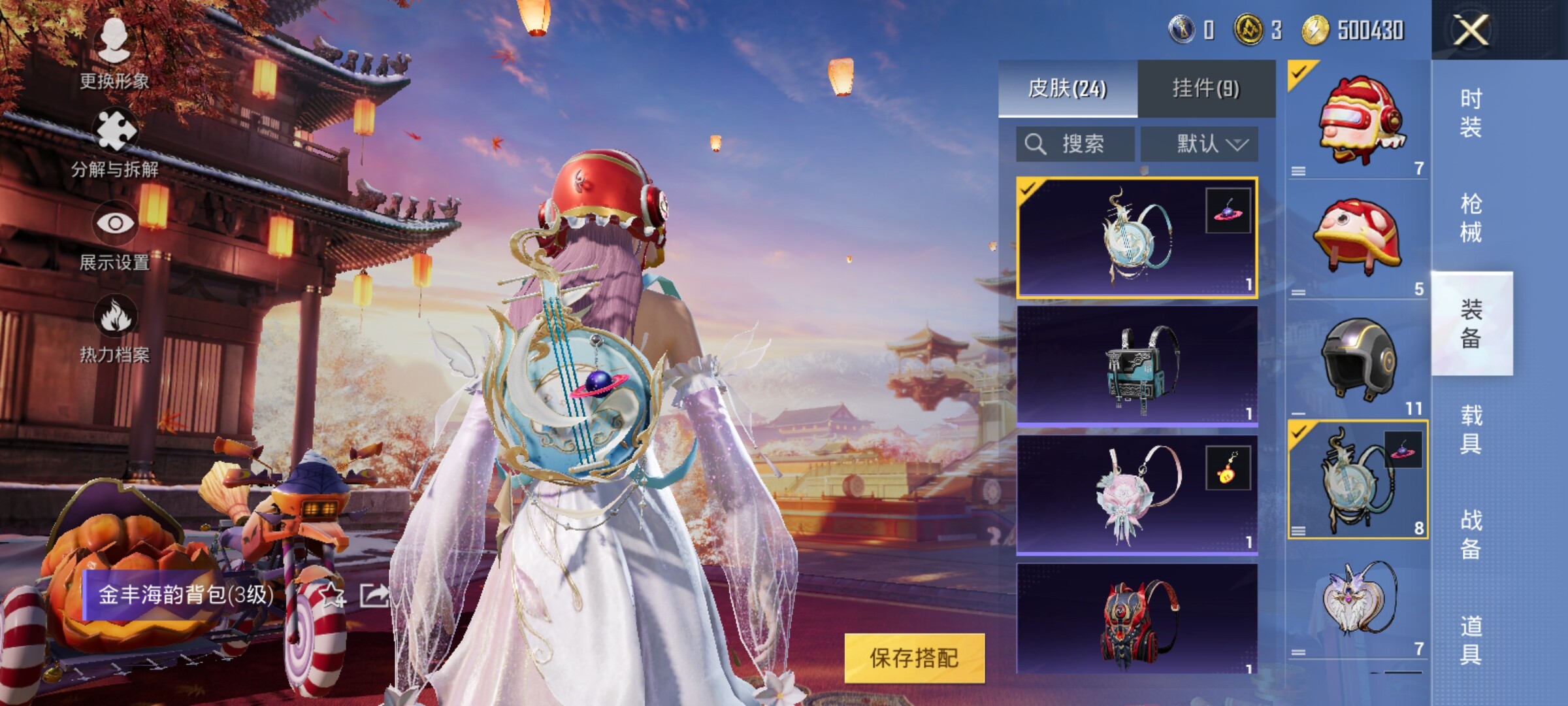This screenshot has height=706, width=1568.
Task: Click the 搜索 search field
Action: pyautogui.click(x=1075, y=144)
